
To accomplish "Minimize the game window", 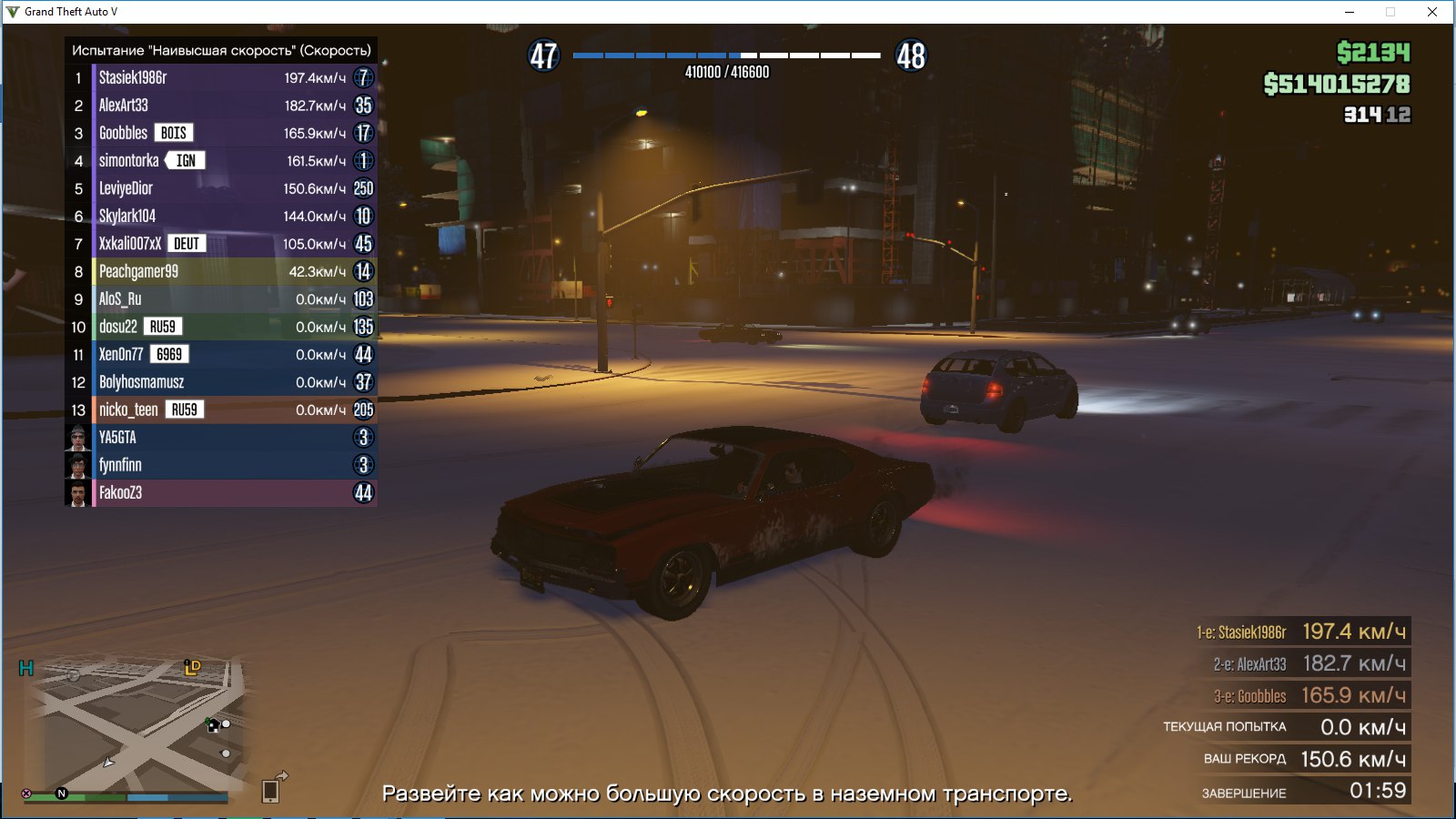I will pyautogui.click(x=1350, y=12).
